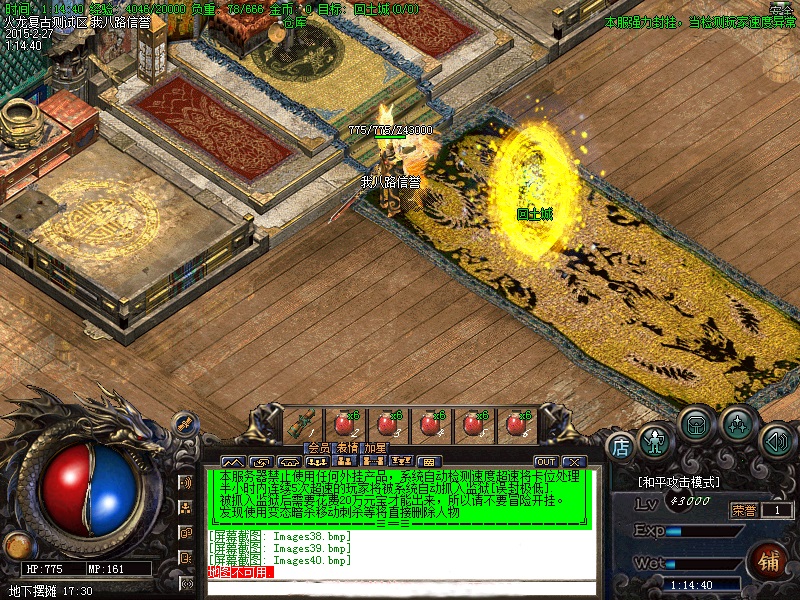Click the 荣誉 honor button

744,510
